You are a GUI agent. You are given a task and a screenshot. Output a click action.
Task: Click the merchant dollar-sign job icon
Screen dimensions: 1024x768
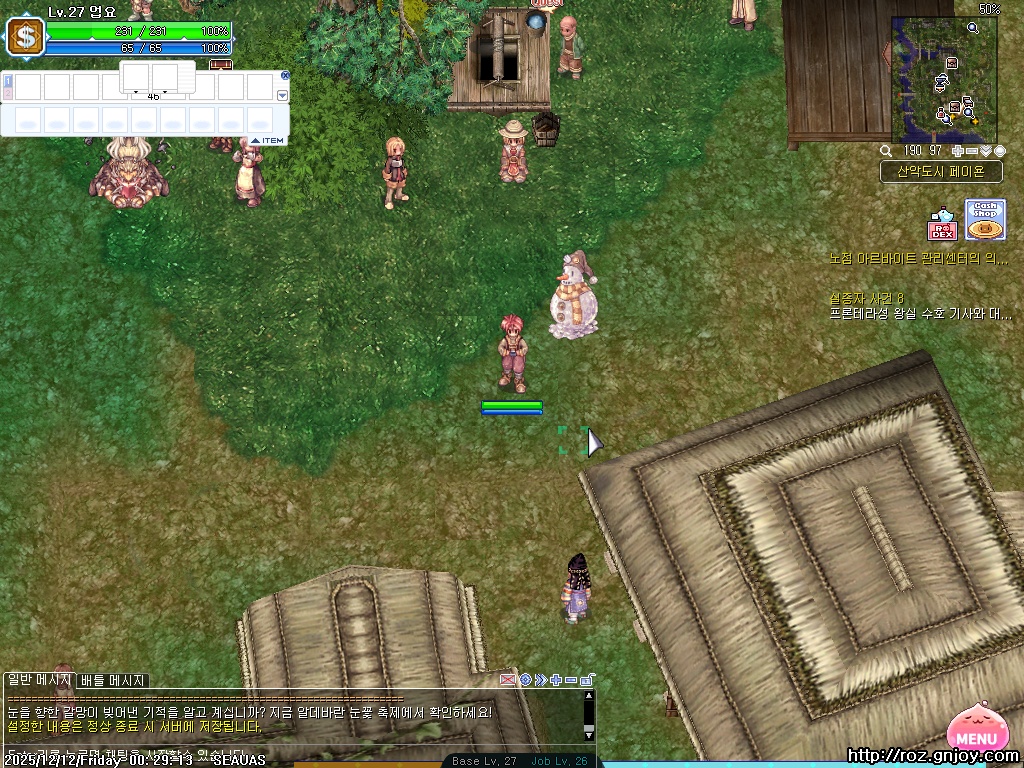25,38
